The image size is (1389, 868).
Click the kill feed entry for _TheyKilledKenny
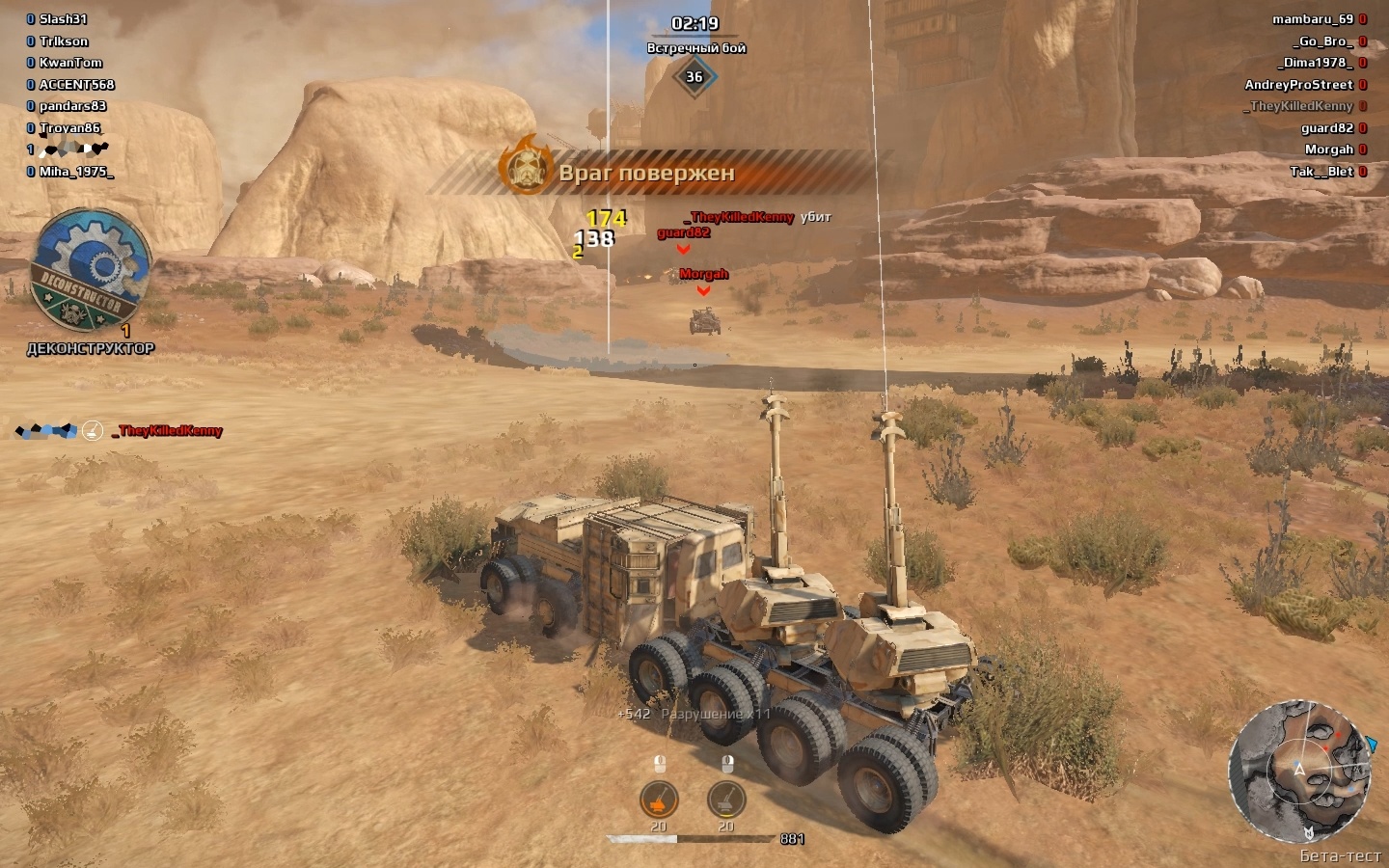(168, 431)
